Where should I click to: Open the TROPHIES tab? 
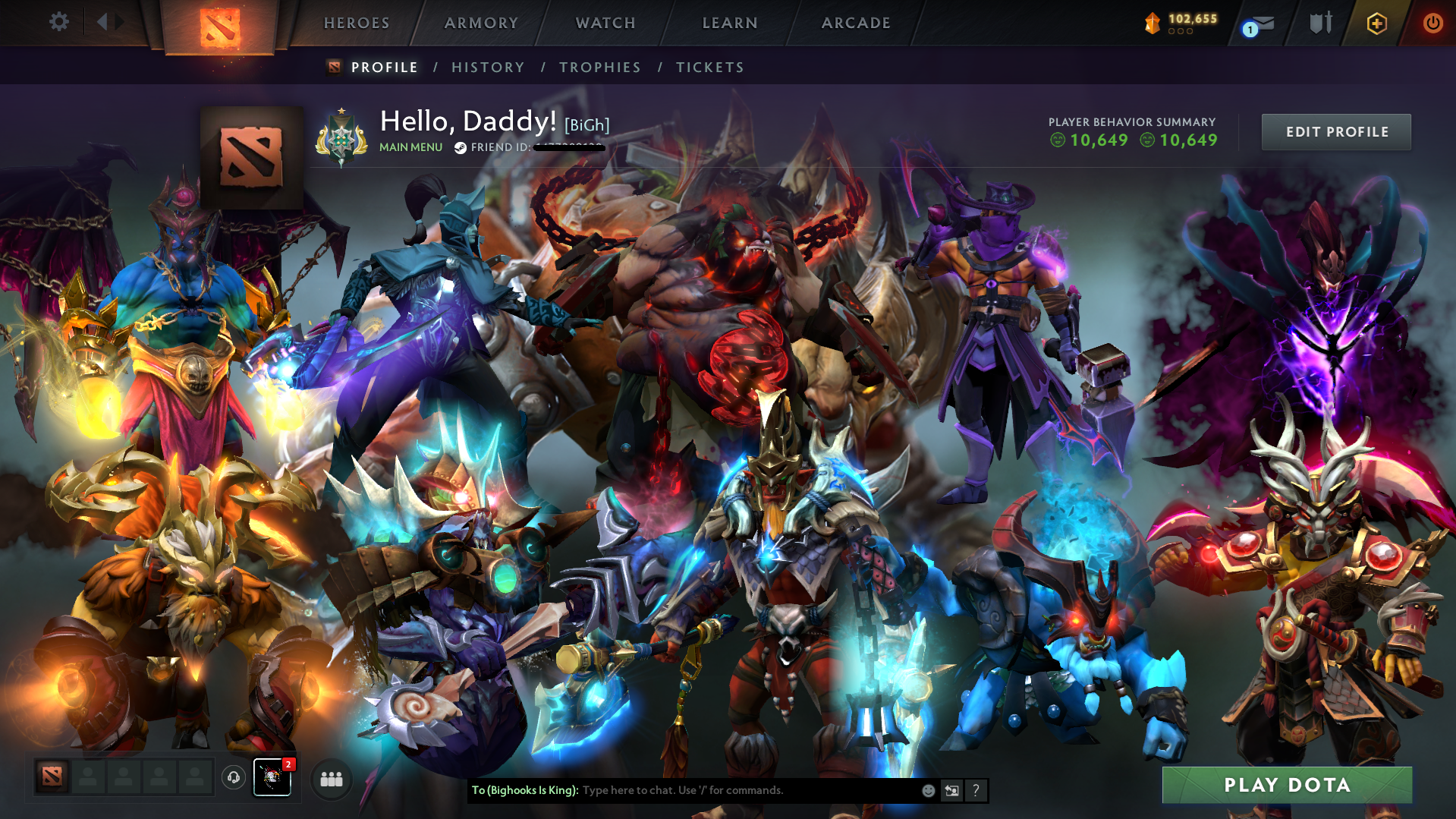599,67
